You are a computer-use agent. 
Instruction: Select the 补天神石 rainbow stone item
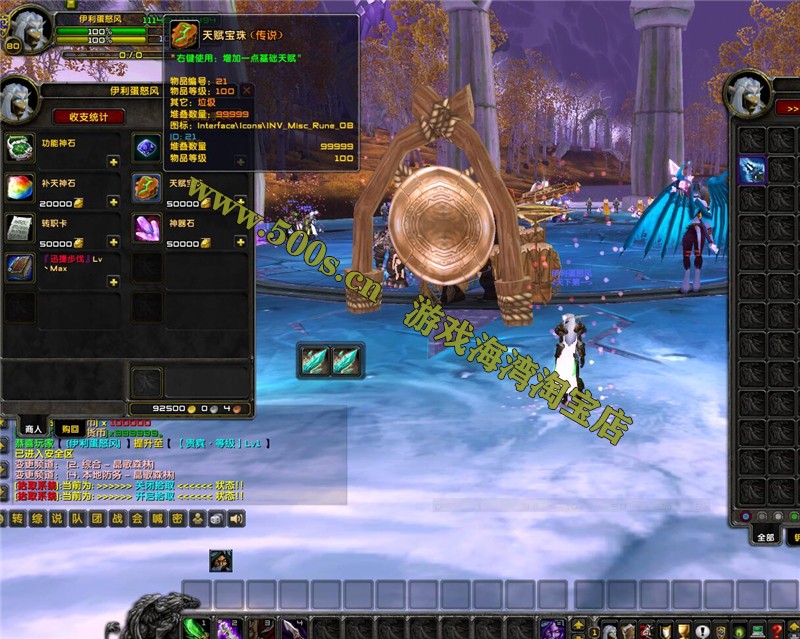point(20,188)
